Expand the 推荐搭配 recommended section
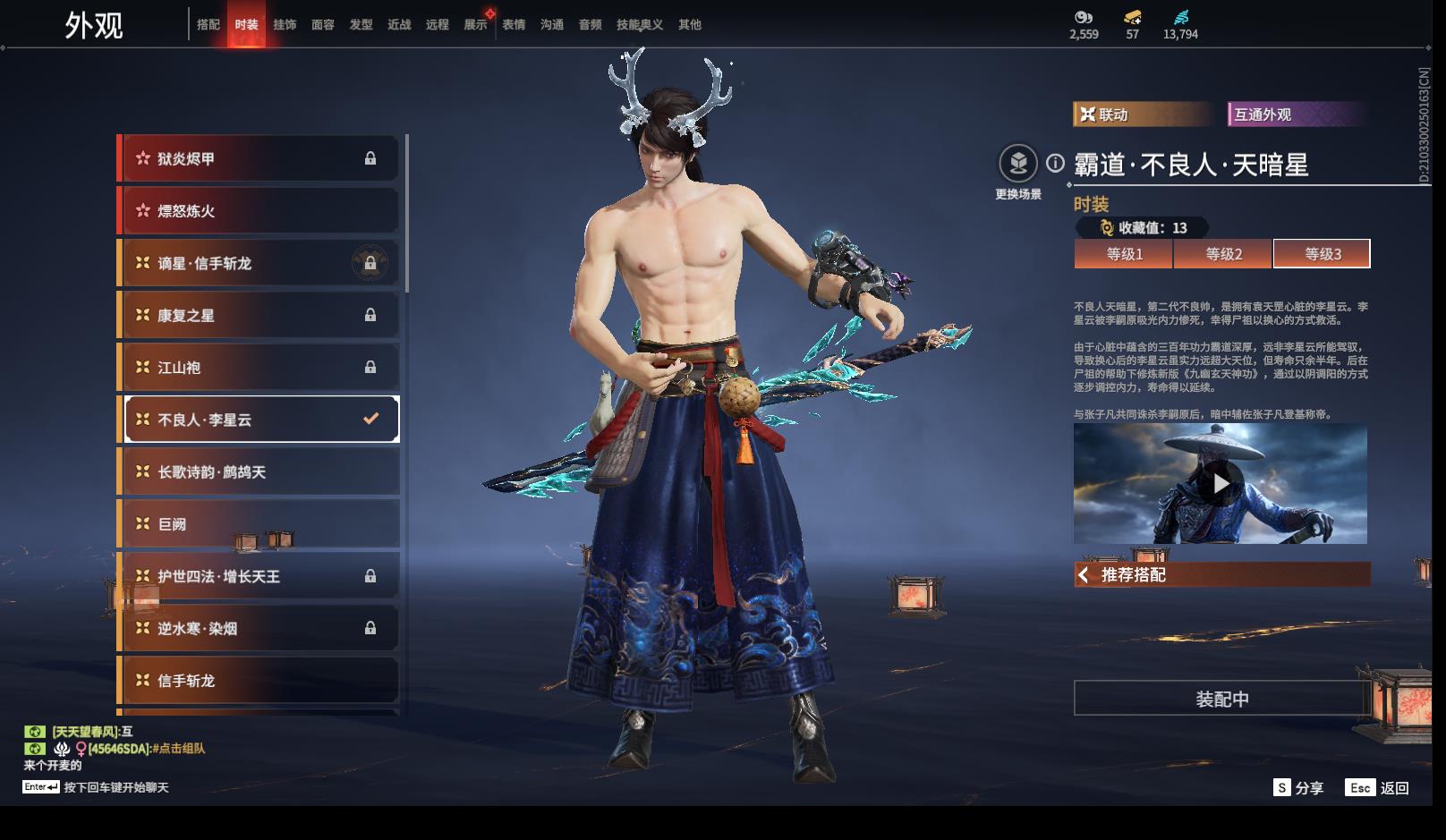The height and width of the screenshot is (840, 1446). (1221, 574)
